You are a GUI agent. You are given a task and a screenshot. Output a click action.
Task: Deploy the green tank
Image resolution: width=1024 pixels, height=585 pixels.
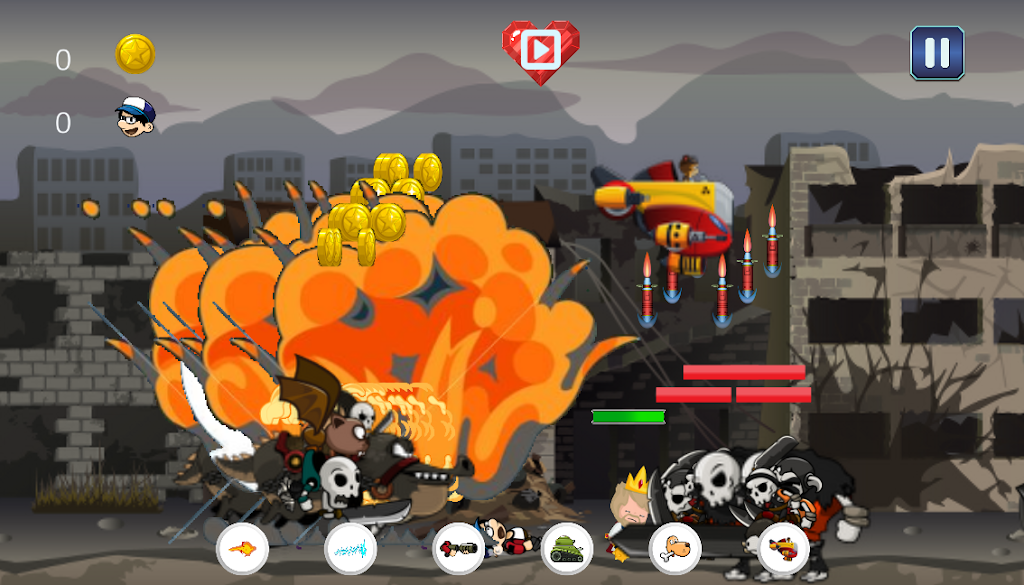point(567,548)
